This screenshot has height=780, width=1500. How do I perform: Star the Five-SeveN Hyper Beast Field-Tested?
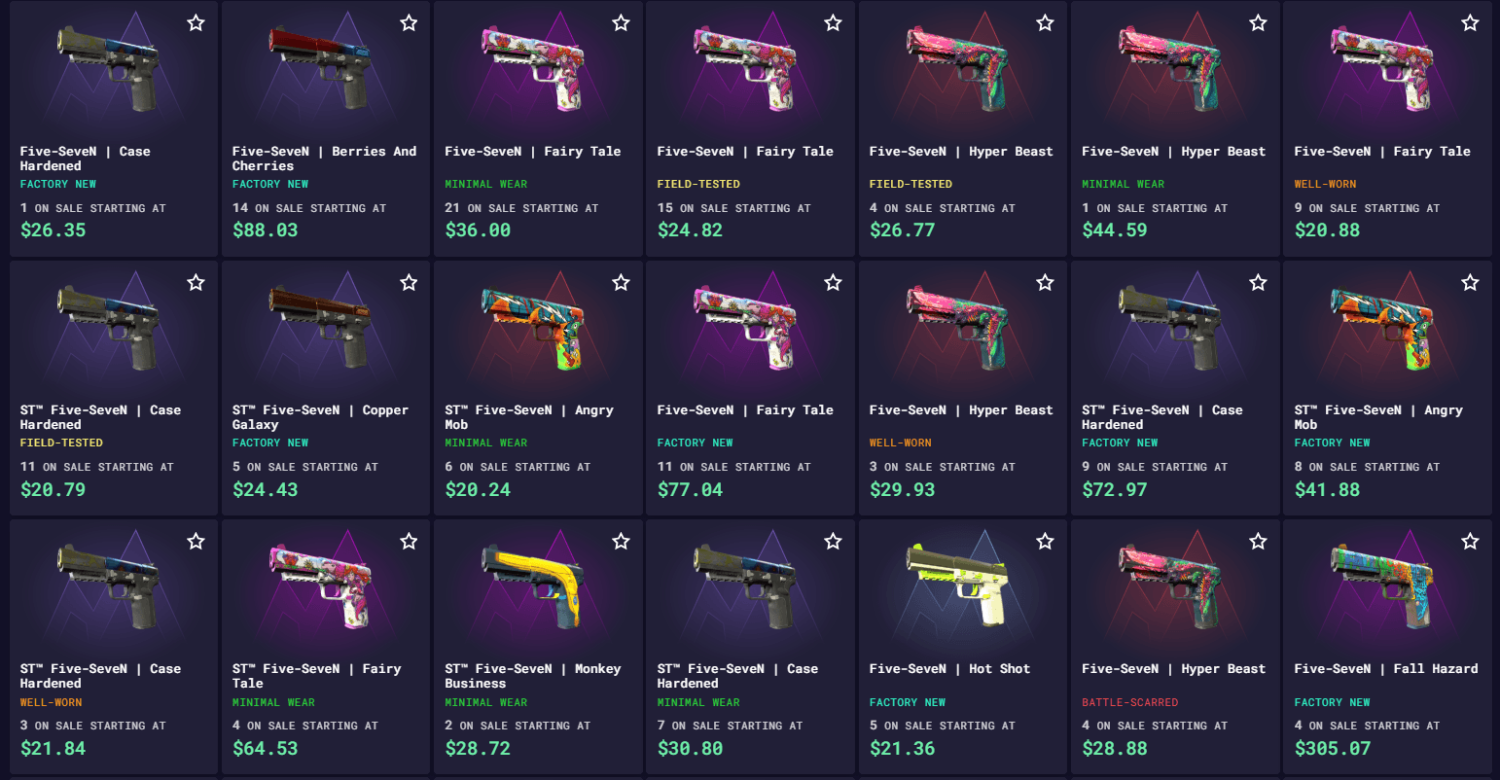tap(1044, 22)
